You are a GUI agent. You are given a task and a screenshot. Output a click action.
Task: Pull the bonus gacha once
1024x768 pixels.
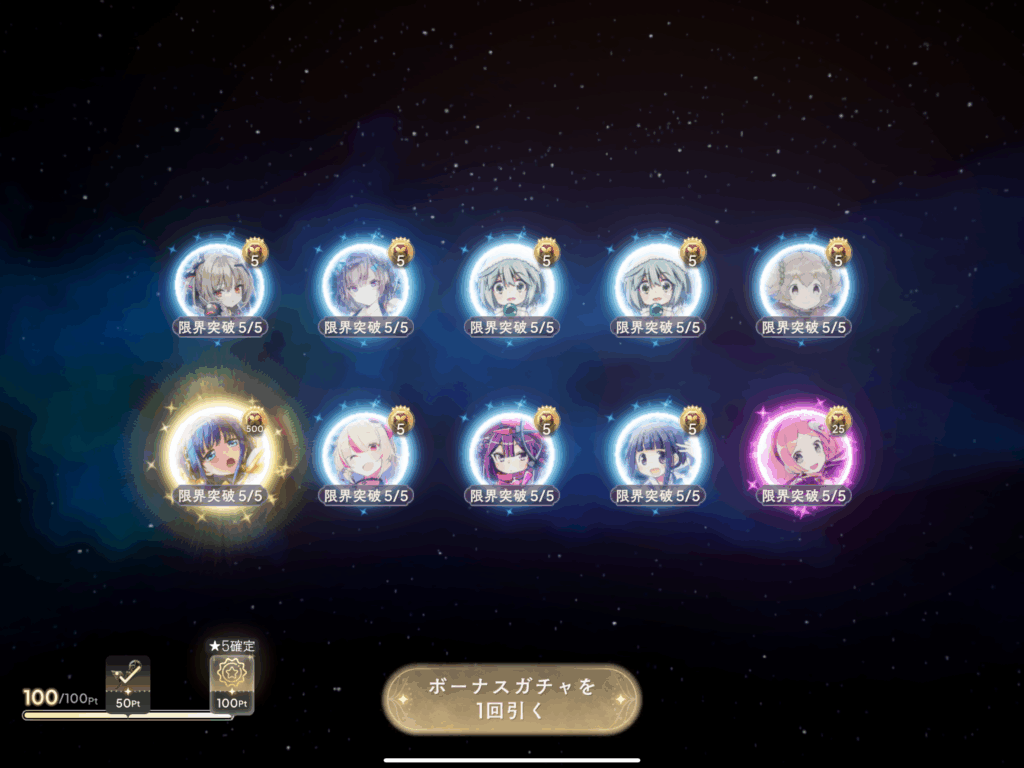(511, 699)
